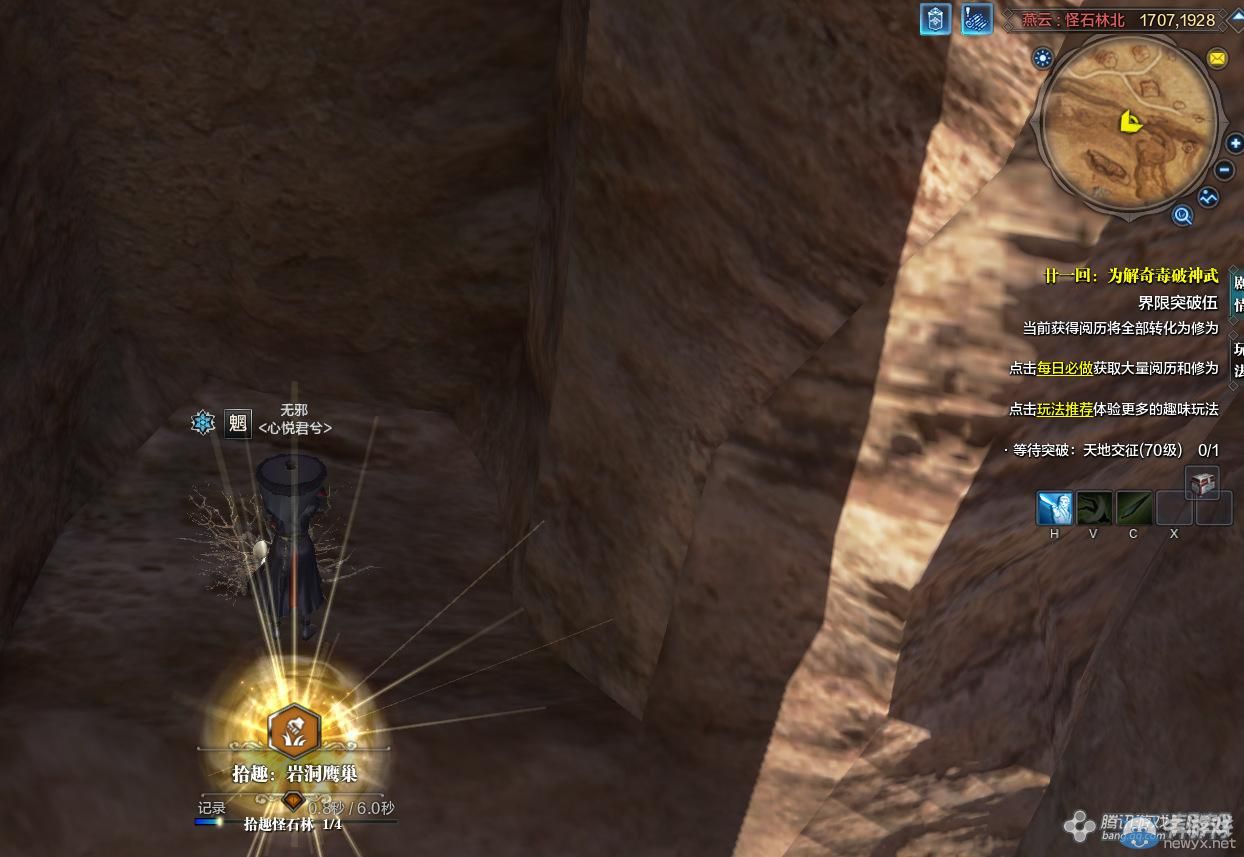The image size is (1244, 857).
Task: Zoom out the minimap with minus button
Action: click(x=1224, y=171)
